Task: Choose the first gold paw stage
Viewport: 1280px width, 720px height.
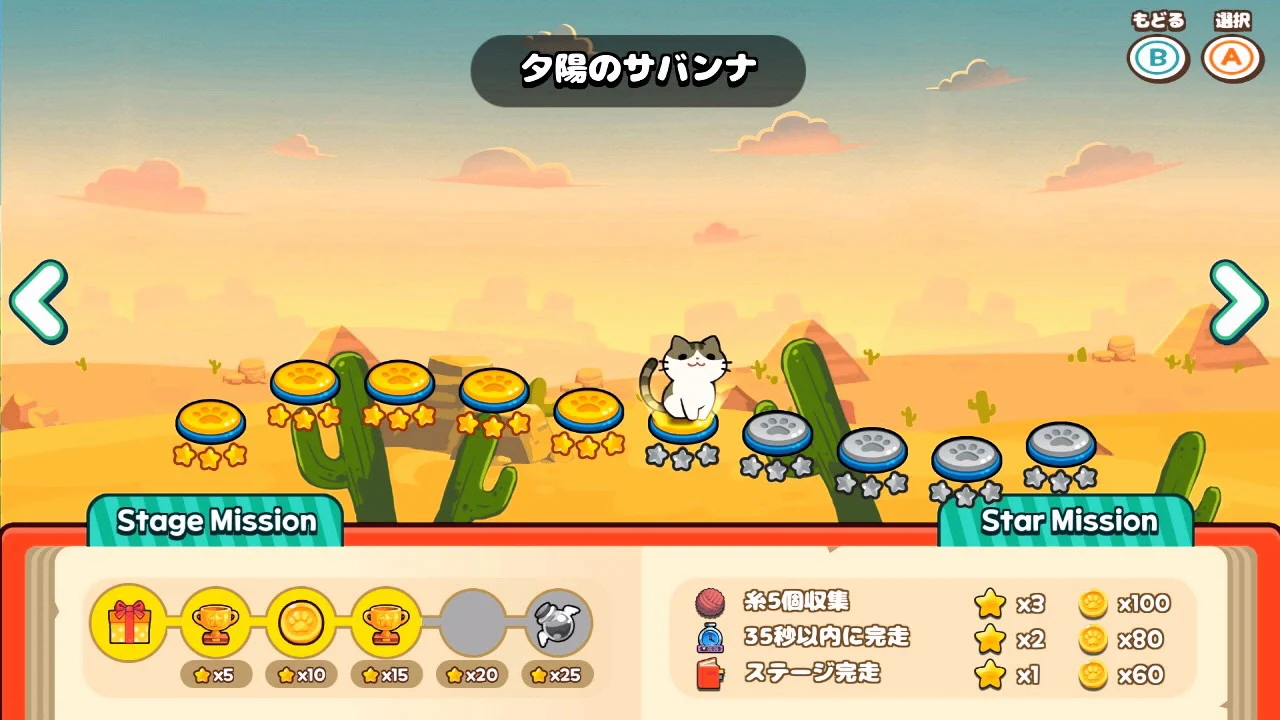Action: (x=210, y=420)
